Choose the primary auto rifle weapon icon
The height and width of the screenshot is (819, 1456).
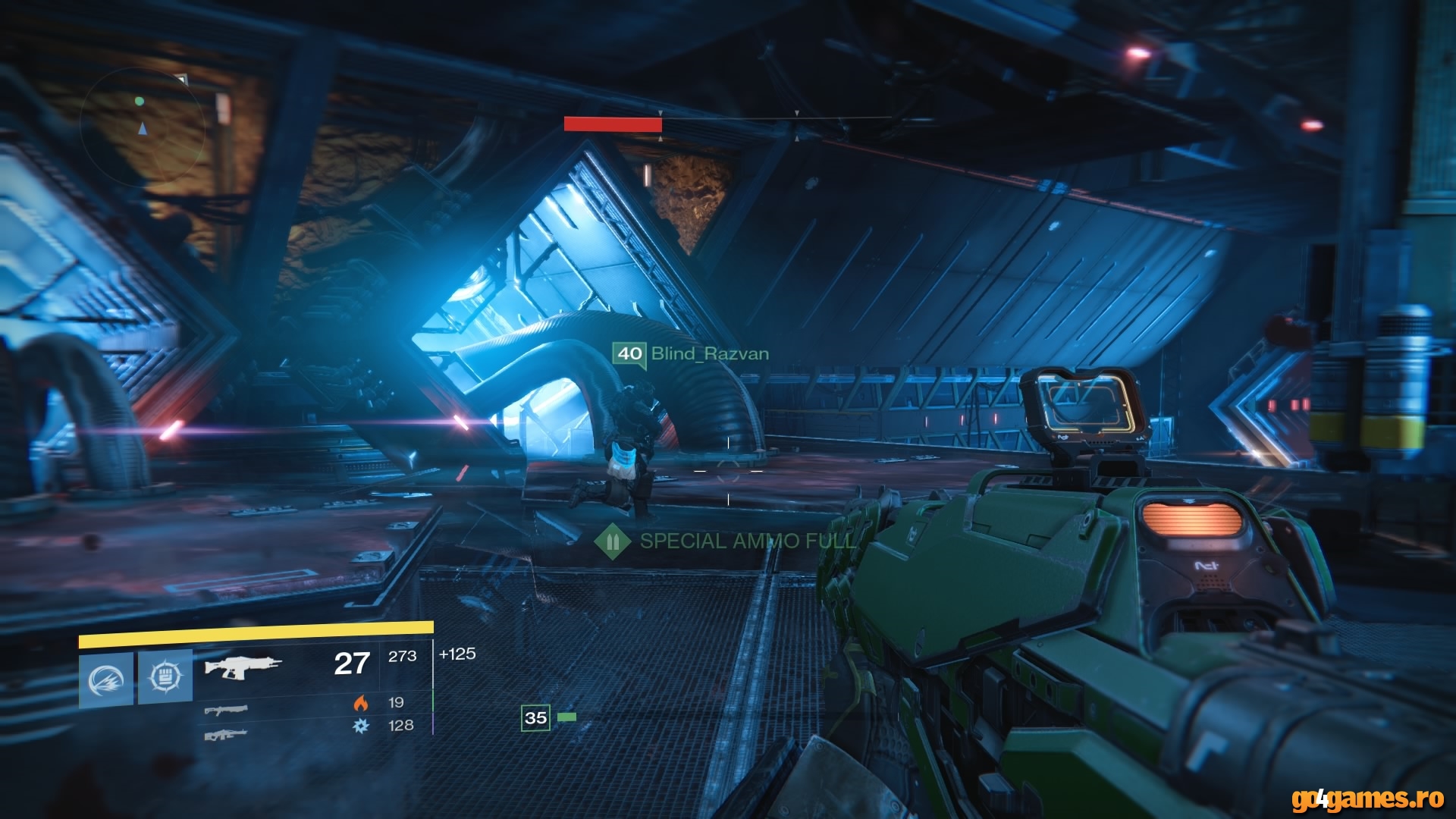(x=243, y=667)
